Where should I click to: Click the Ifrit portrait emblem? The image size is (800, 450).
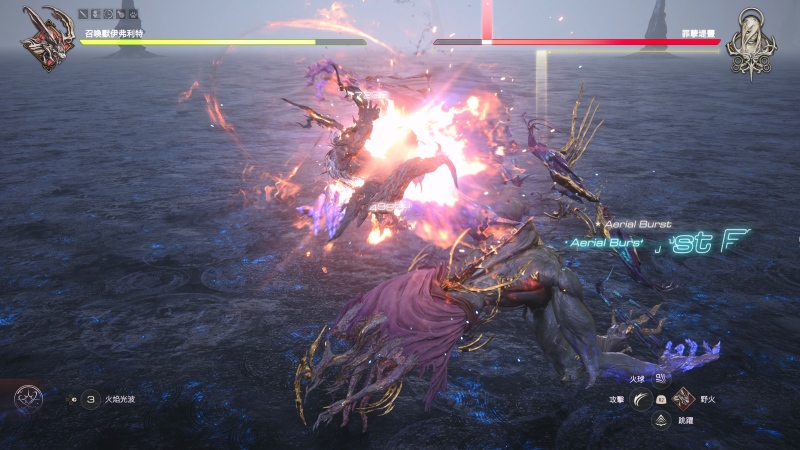pos(49,38)
